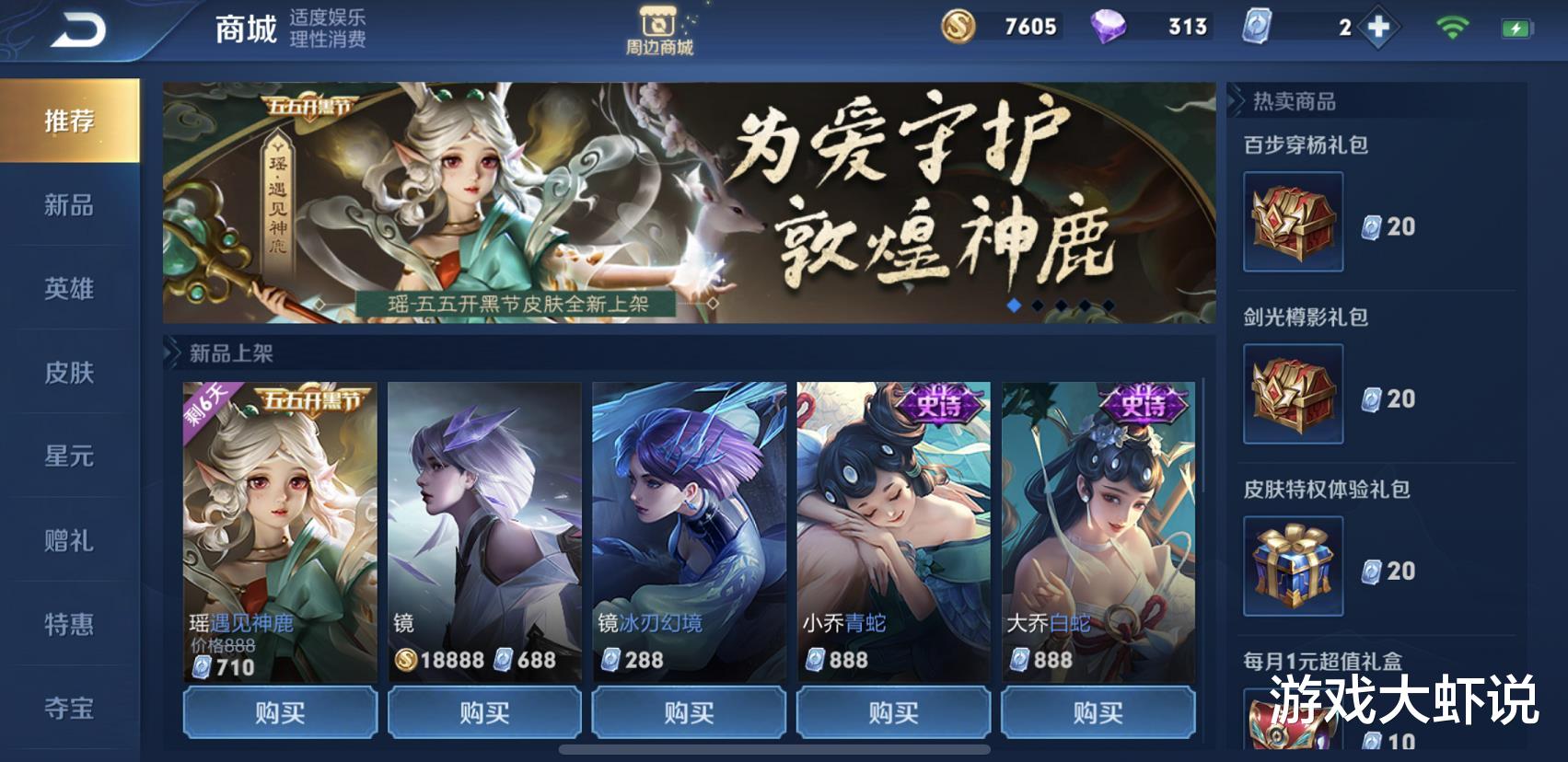
Task: Open the 百步穿杨礼包 treasure chest icon
Action: click(1293, 224)
